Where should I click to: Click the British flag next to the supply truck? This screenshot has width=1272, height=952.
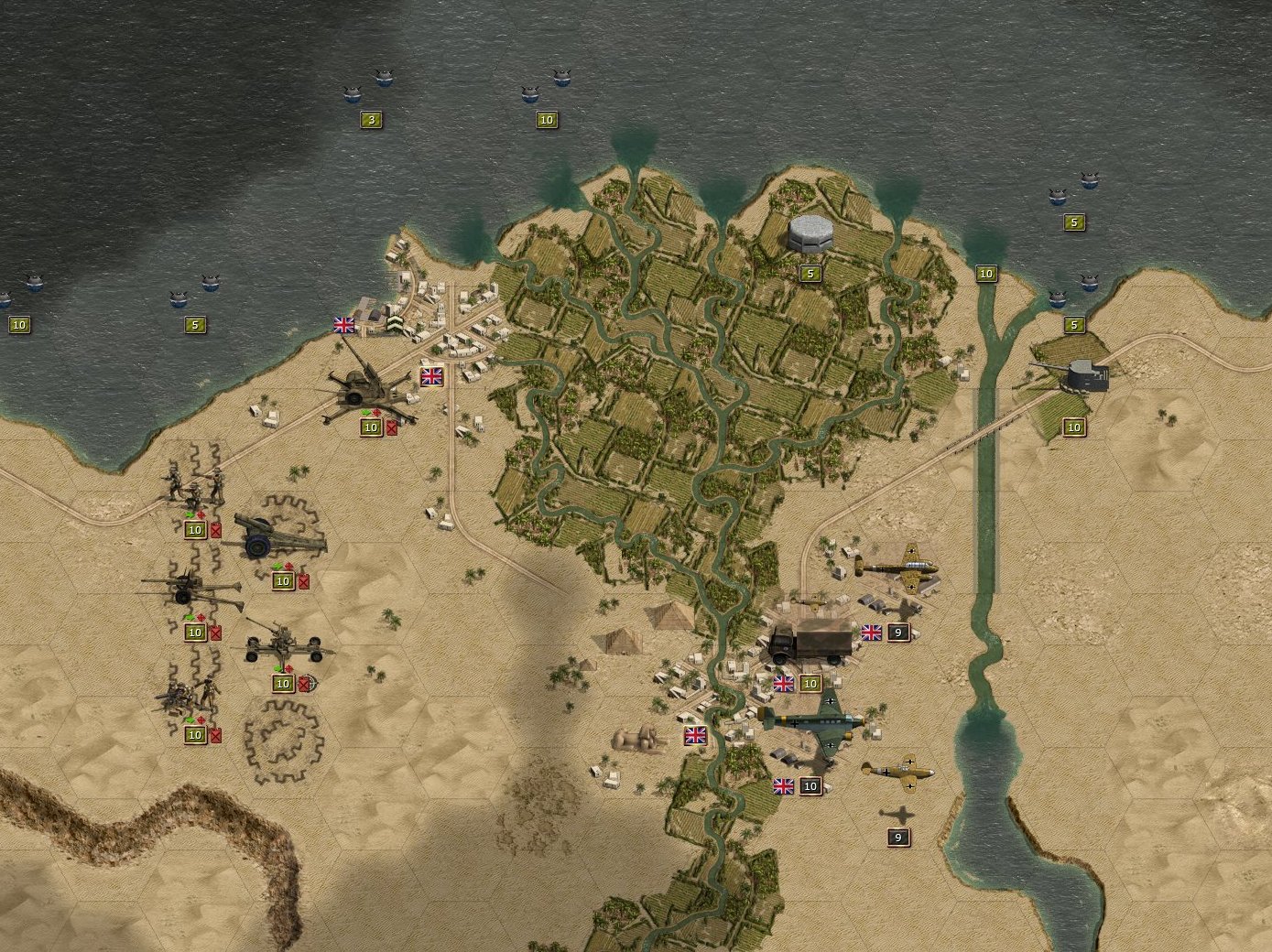pos(871,631)
